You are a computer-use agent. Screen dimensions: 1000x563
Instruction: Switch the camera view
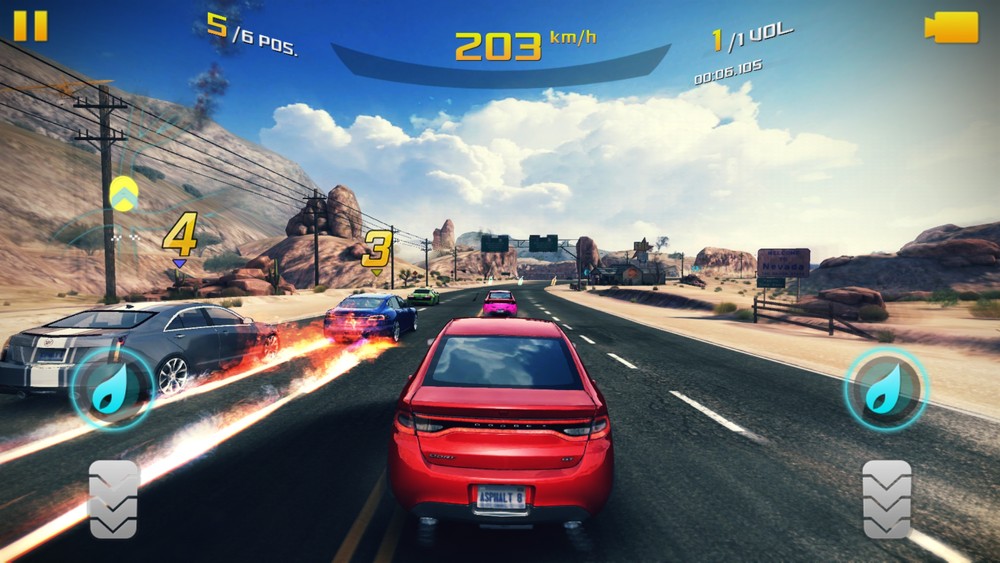[x=951, y=27]
